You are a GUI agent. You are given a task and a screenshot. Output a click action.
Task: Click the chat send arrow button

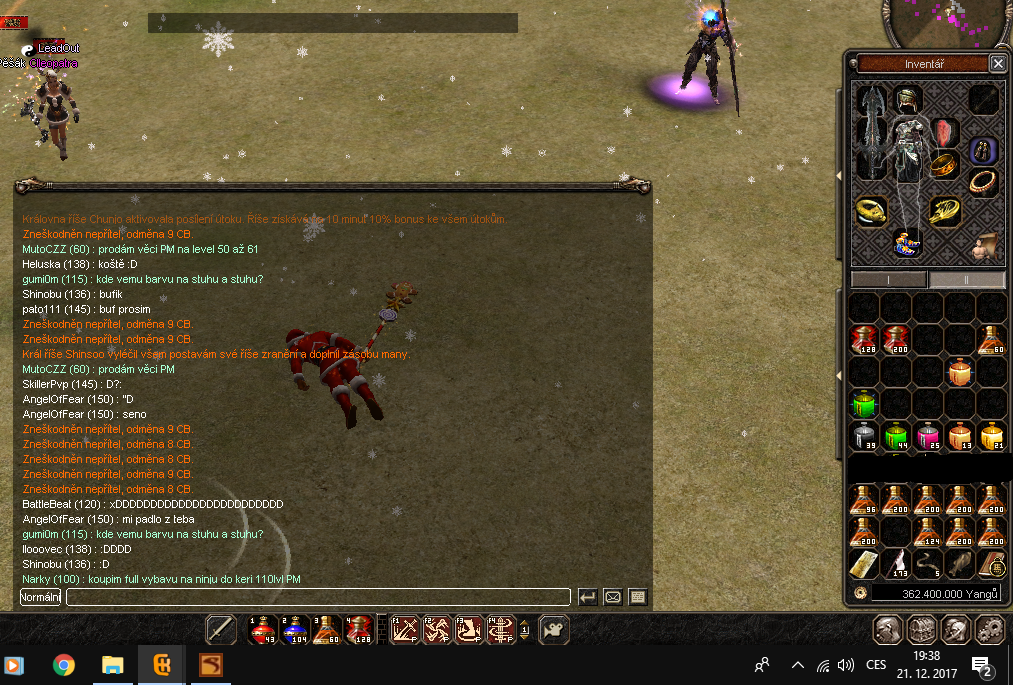point(588,597)
